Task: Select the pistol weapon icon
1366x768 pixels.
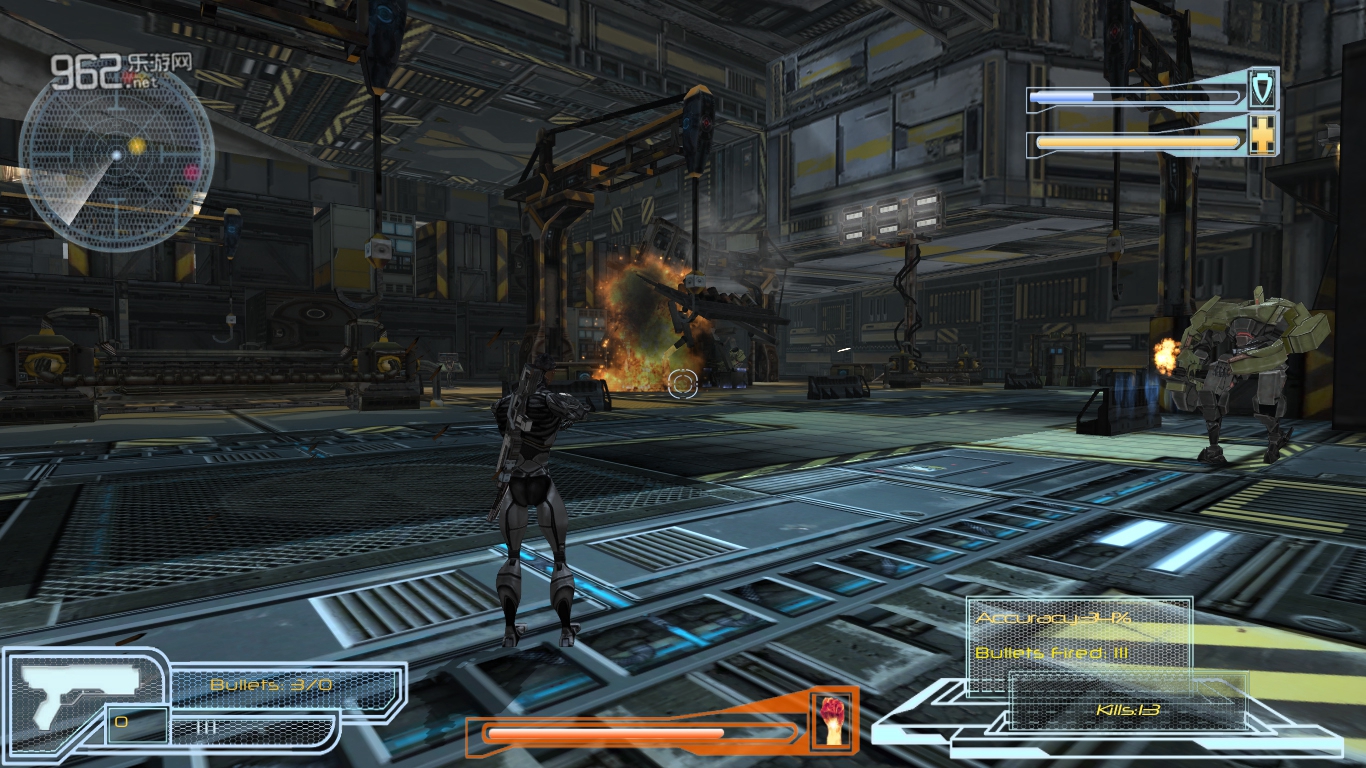Action: pyautogui.click(x=80, y=692)
